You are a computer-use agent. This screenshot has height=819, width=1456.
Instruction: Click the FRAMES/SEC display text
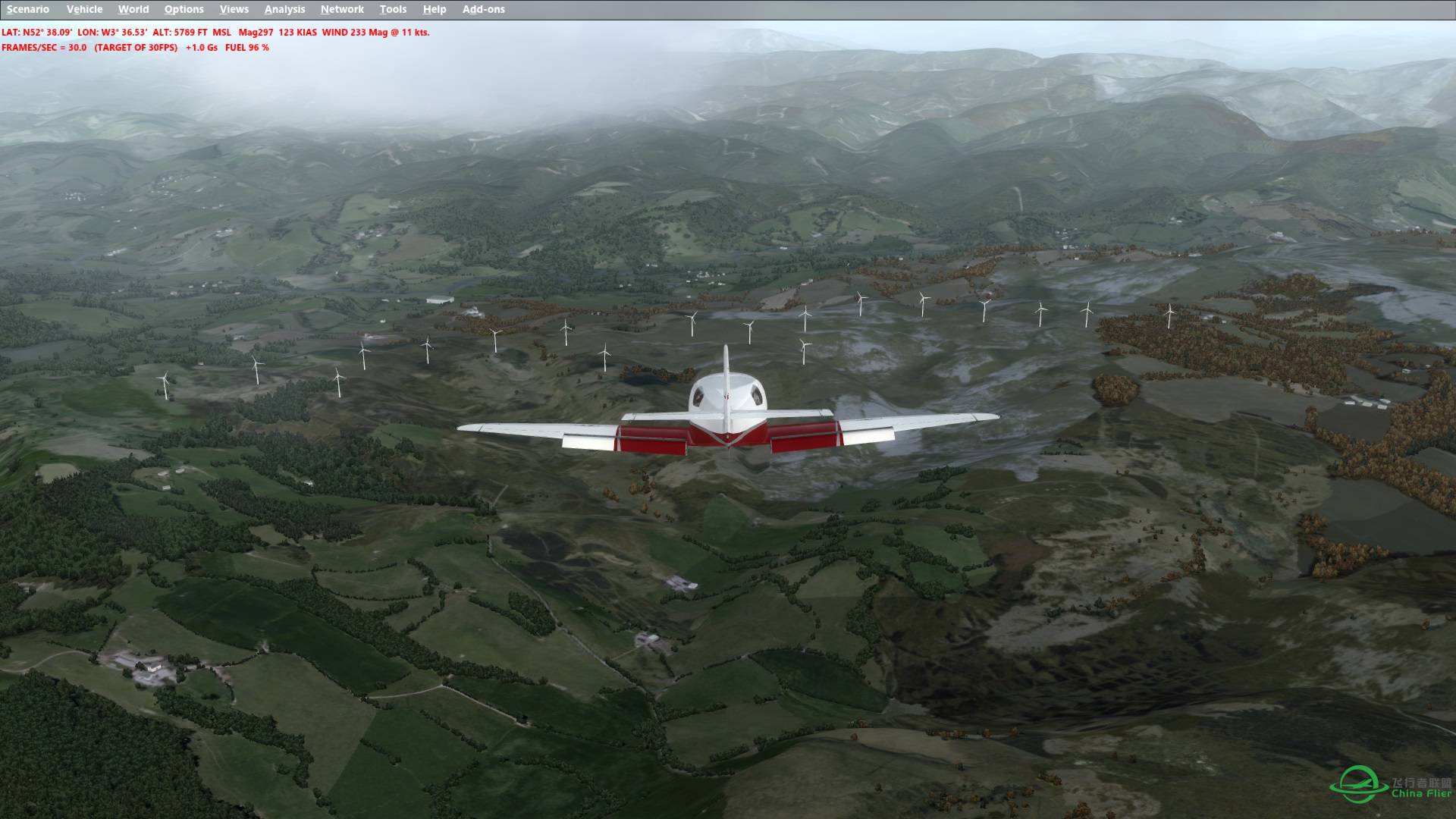(x=44, y=46)
